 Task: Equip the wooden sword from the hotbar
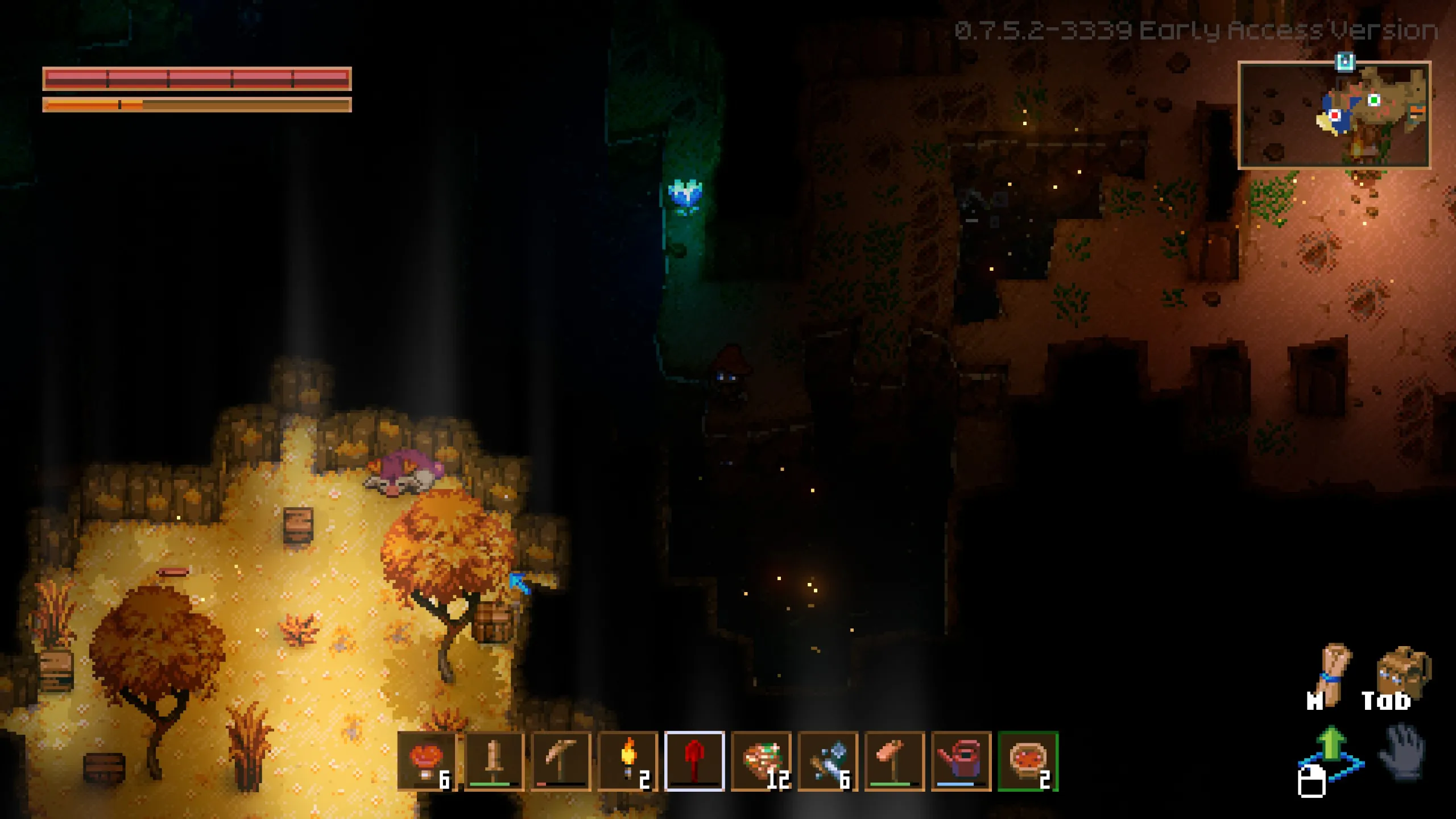coord(494,761)
